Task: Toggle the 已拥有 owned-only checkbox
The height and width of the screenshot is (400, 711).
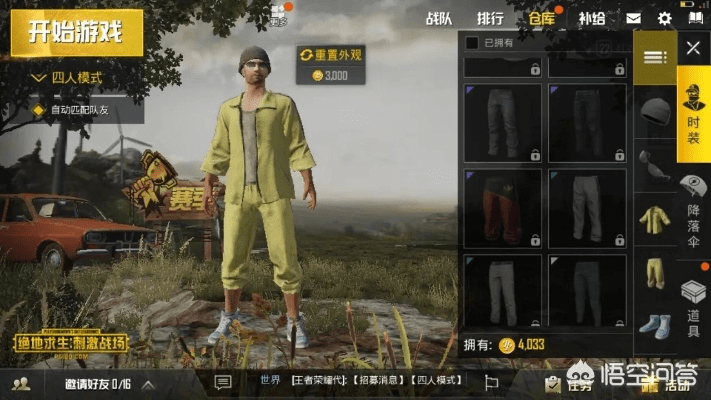Action: click(473, 43)
